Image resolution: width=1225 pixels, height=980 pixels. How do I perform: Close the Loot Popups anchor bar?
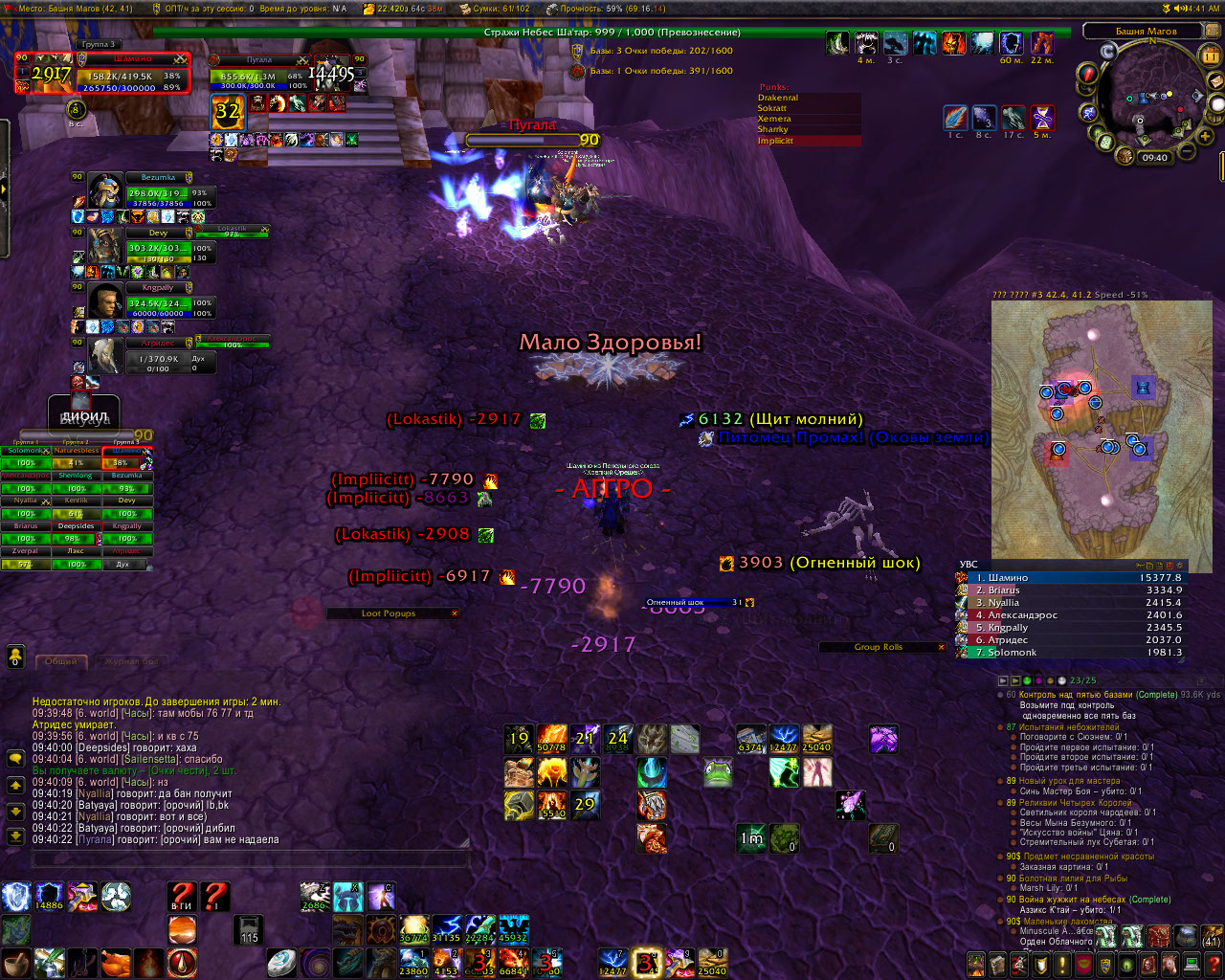point(455,613)
